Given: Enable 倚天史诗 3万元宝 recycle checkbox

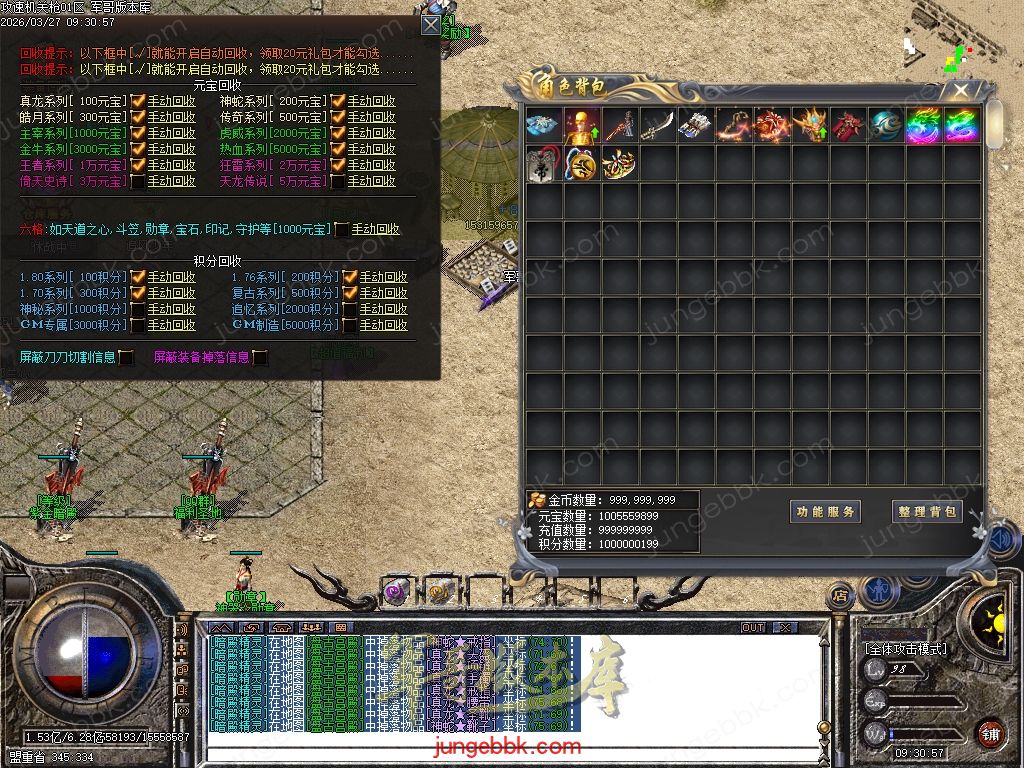Looking at the screenshot, I should [x=139, y=181].
